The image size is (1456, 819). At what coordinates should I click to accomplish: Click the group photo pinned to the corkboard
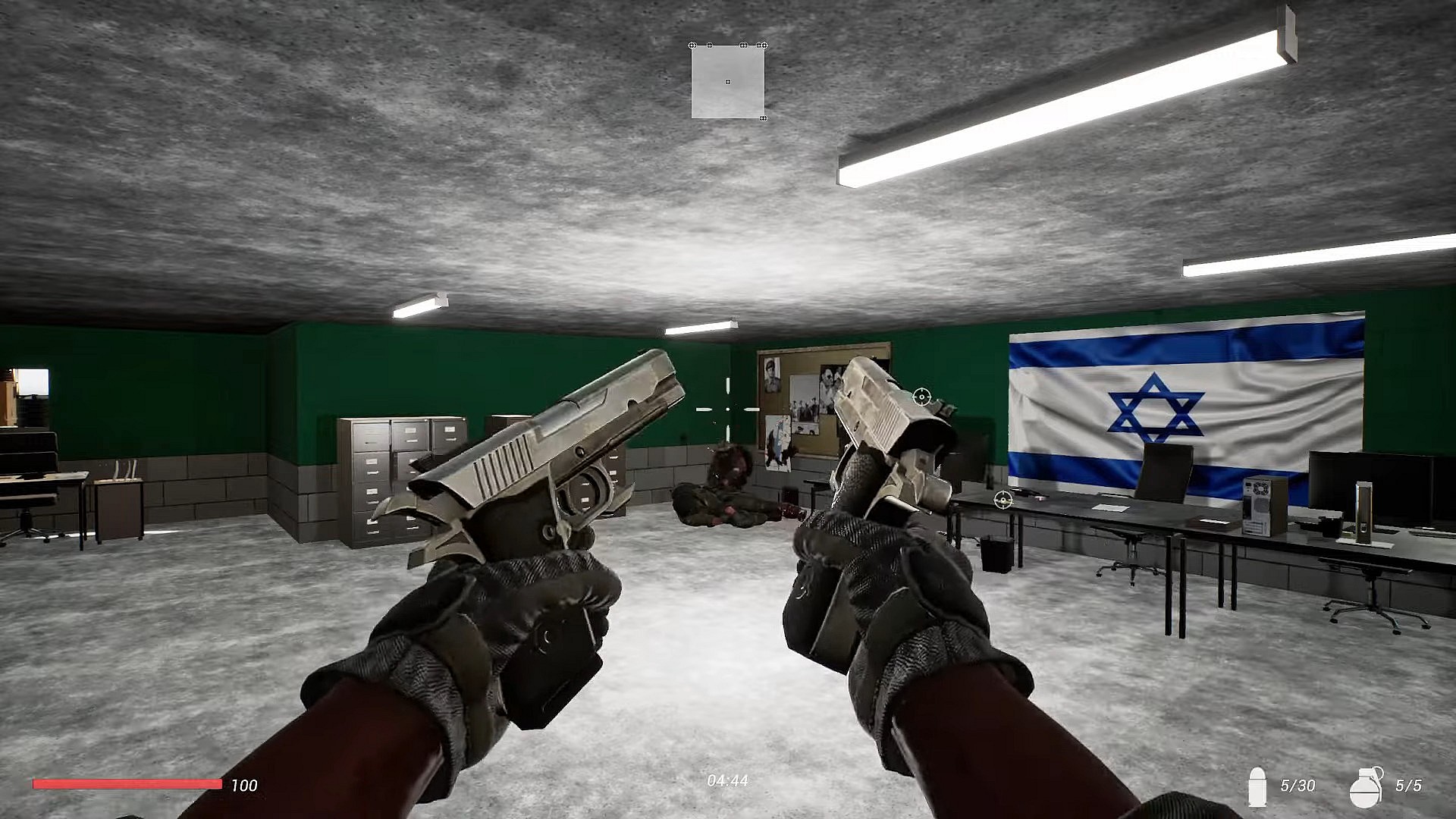click(805, 408)
